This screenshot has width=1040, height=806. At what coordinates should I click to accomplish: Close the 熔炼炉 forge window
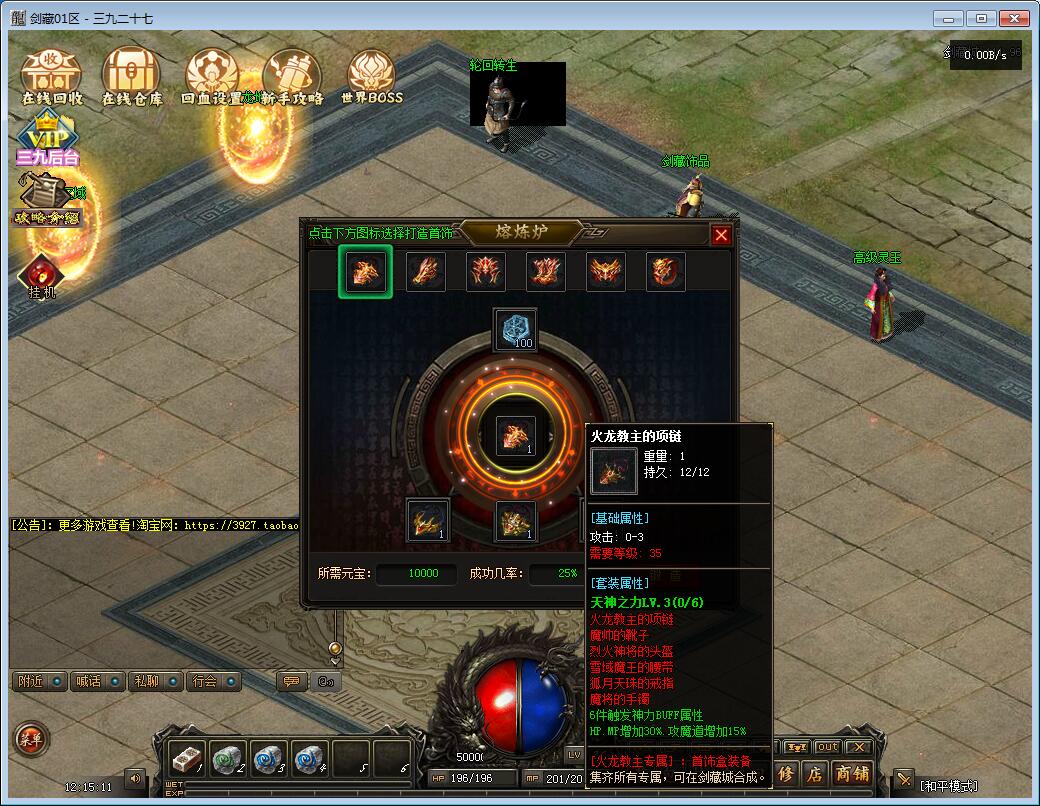tap(721, 235)
